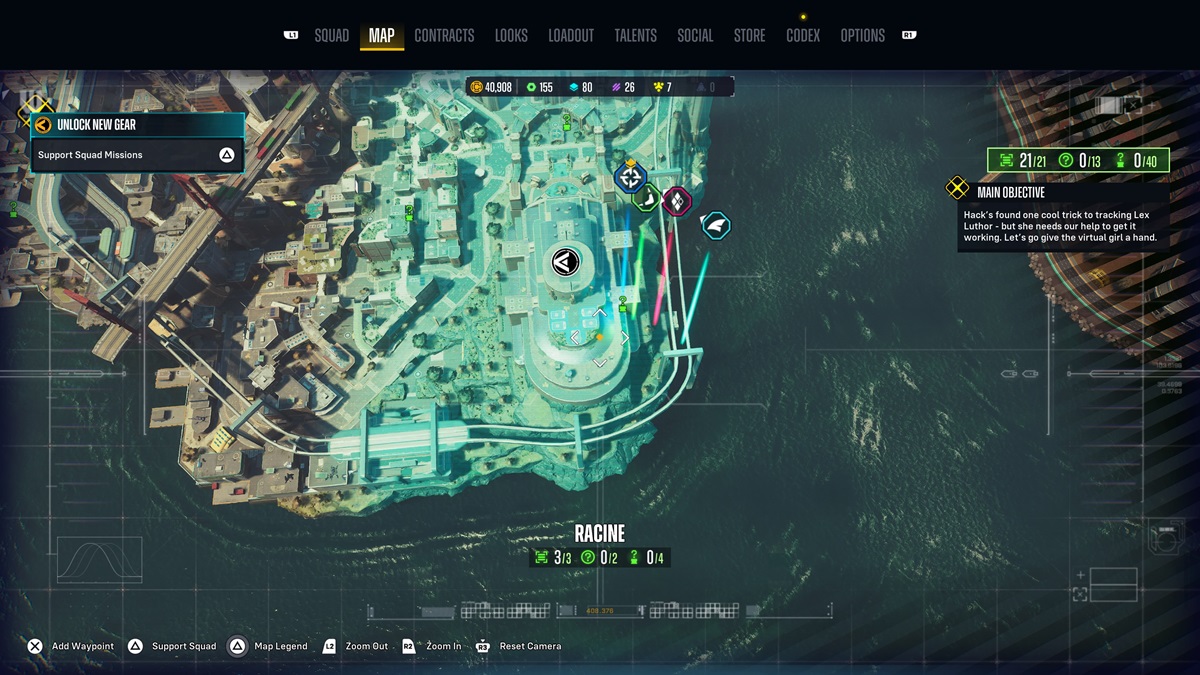
Task: Open the Store tab
Action: pyautogui.click(x=749, y=36)
